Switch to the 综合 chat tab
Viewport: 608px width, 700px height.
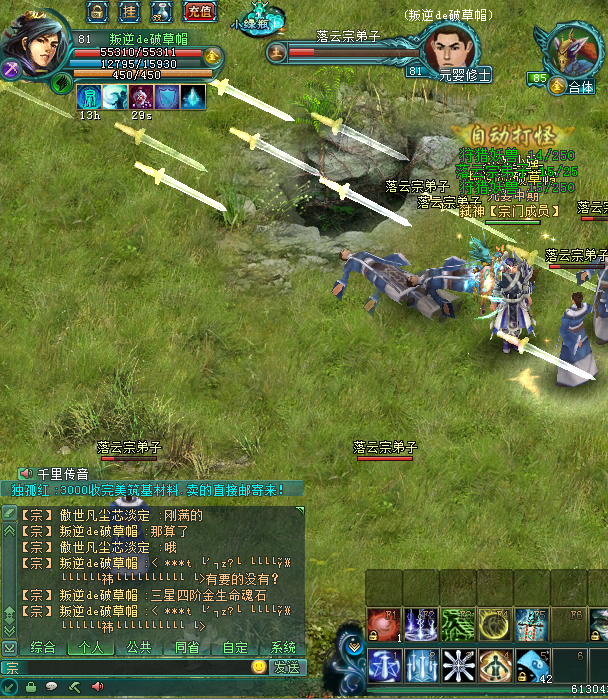pyautogui.click(x=43, y=647)
